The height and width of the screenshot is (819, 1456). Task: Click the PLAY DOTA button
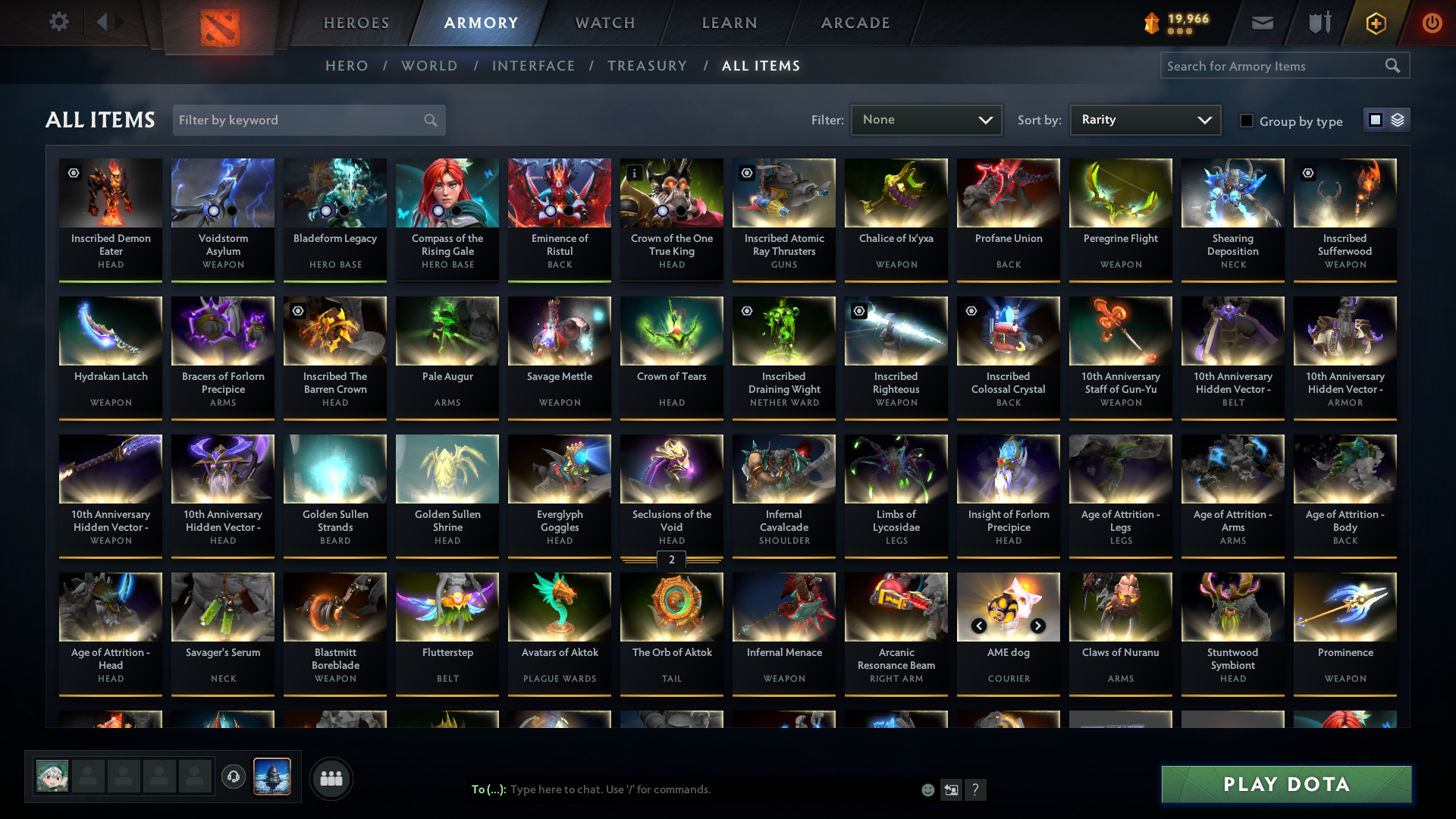[x=1285, y=784]
